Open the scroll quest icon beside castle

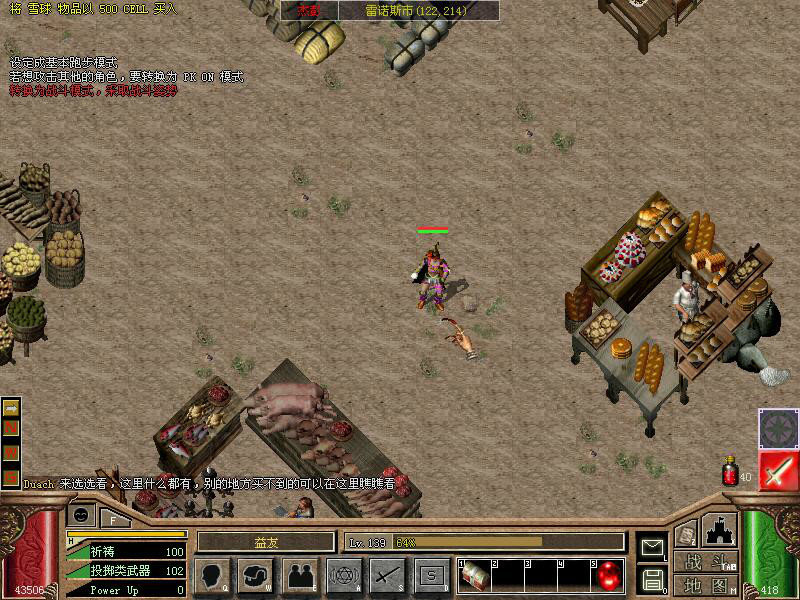(x=686, y=534)
